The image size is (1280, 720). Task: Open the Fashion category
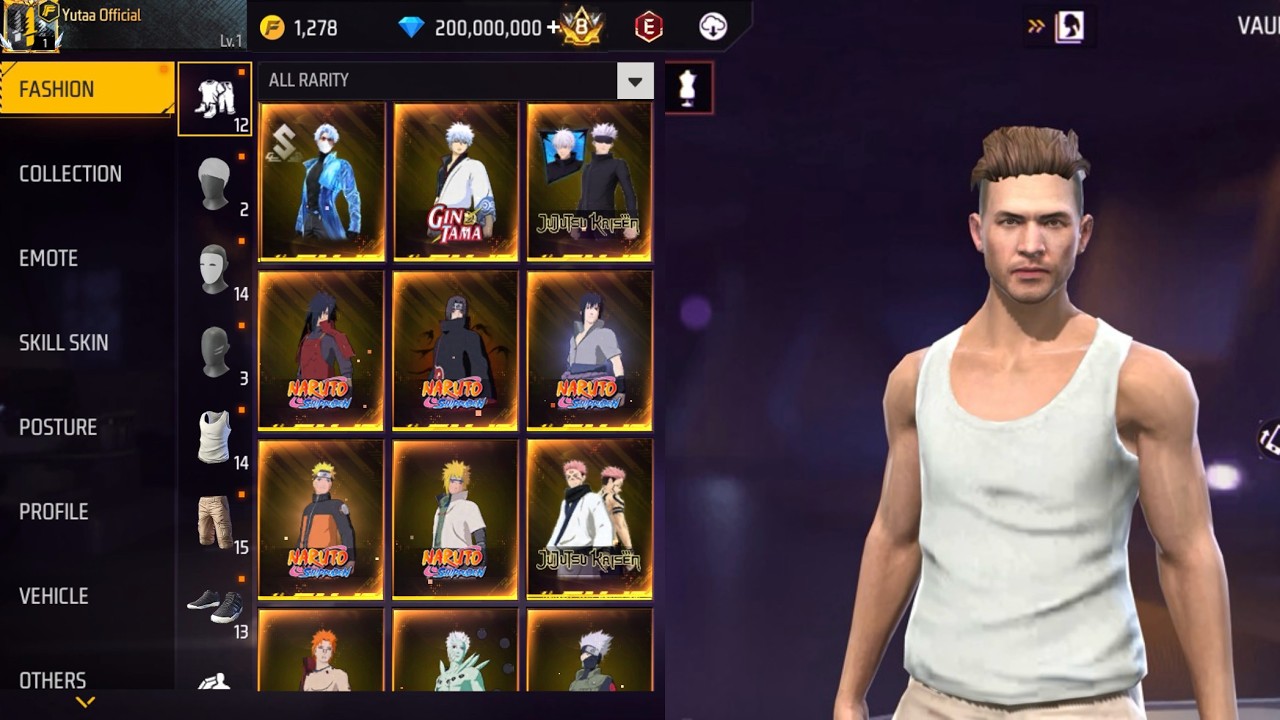pyautogui.click(x=86, y=89)
